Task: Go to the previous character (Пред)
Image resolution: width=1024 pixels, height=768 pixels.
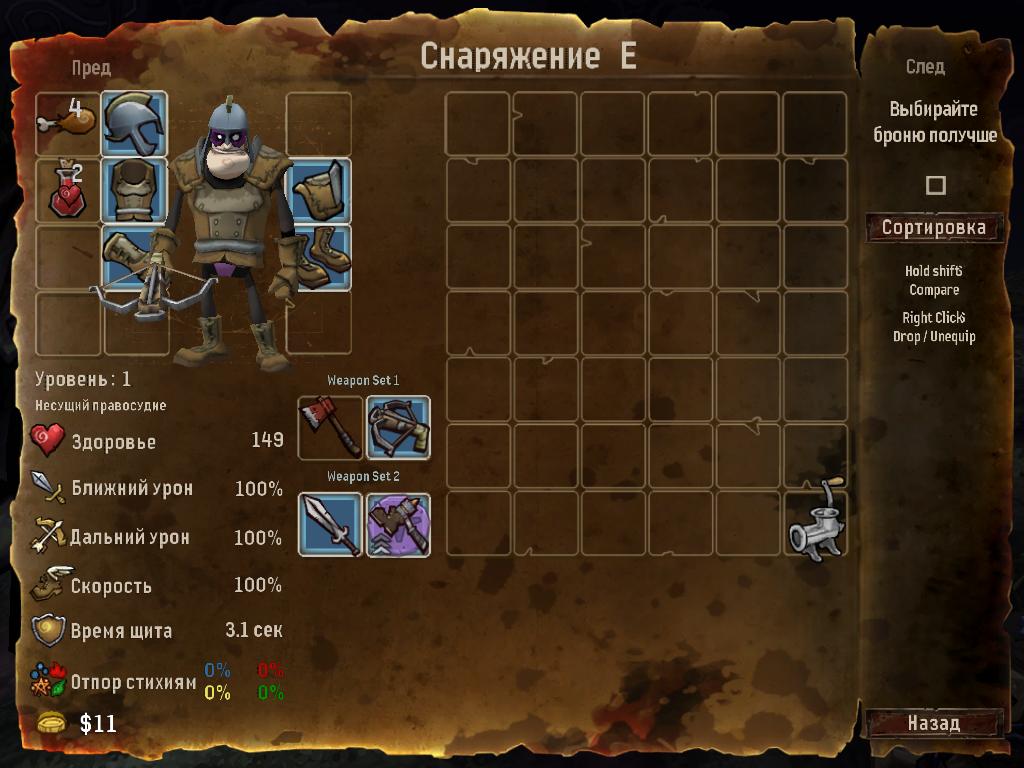Action: 91,68
